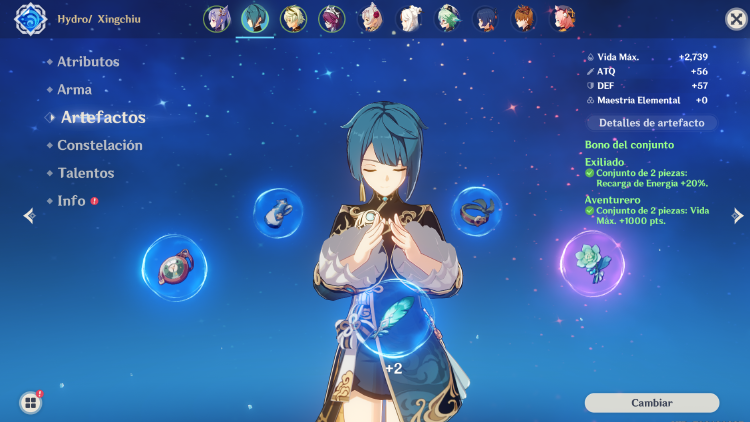Select the headband circlet artifact slot

pyautogui.click(x=477, y=211)
